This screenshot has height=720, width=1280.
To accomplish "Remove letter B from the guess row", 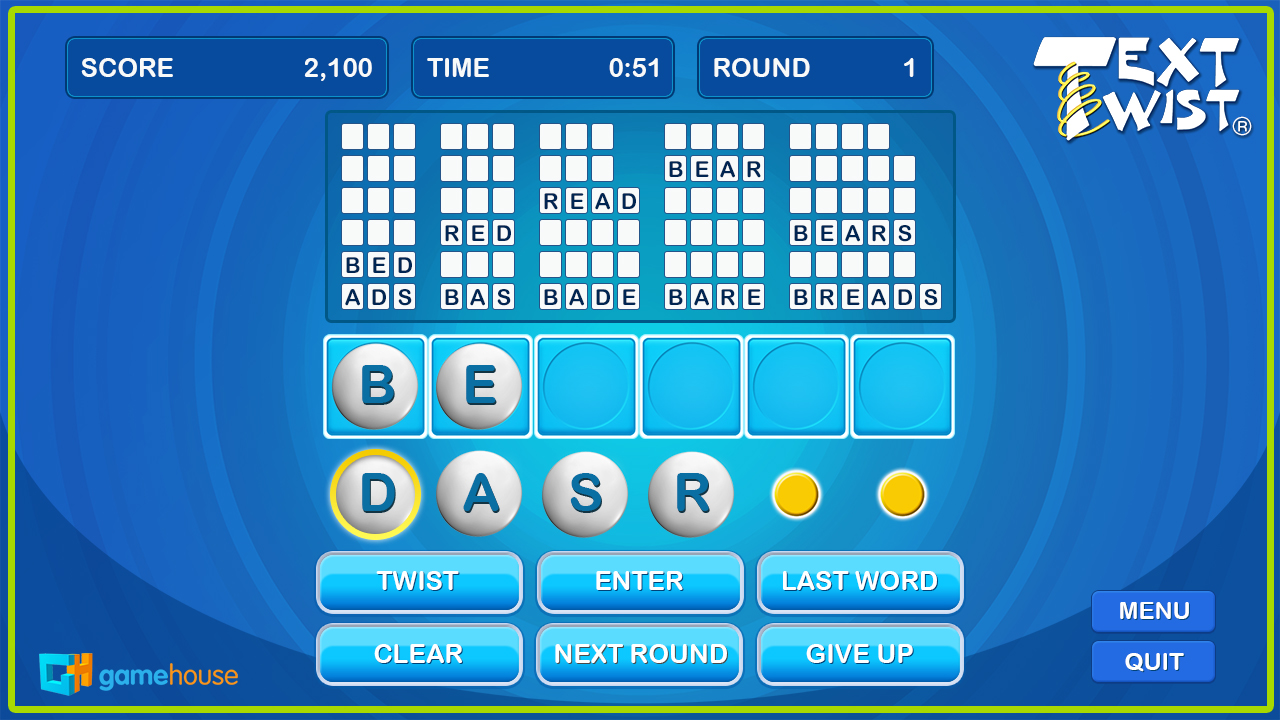I will 375,386.
